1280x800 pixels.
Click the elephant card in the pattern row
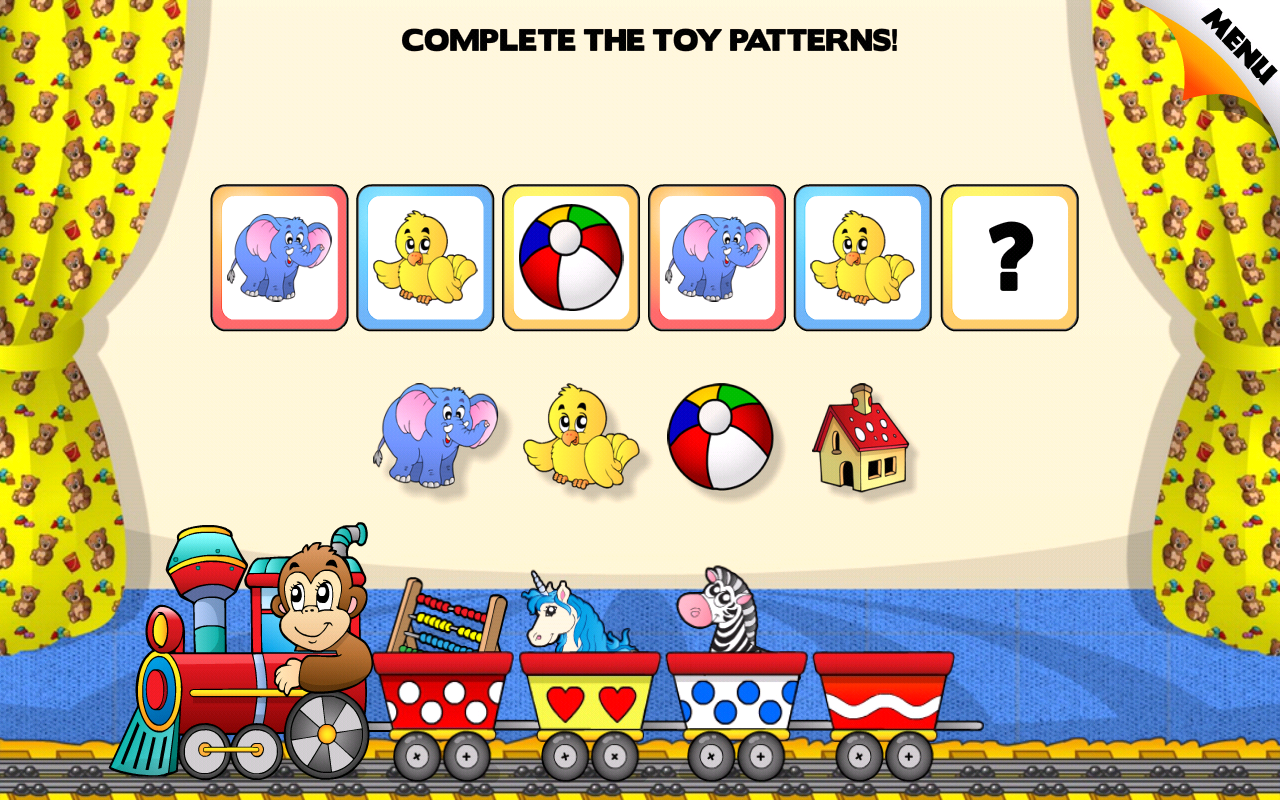280,256
